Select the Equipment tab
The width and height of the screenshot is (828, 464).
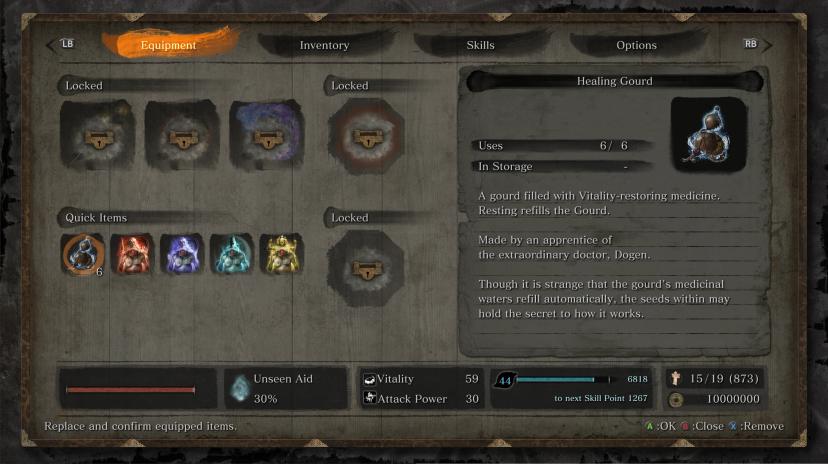pyautogui.click(x=168, y=45)
